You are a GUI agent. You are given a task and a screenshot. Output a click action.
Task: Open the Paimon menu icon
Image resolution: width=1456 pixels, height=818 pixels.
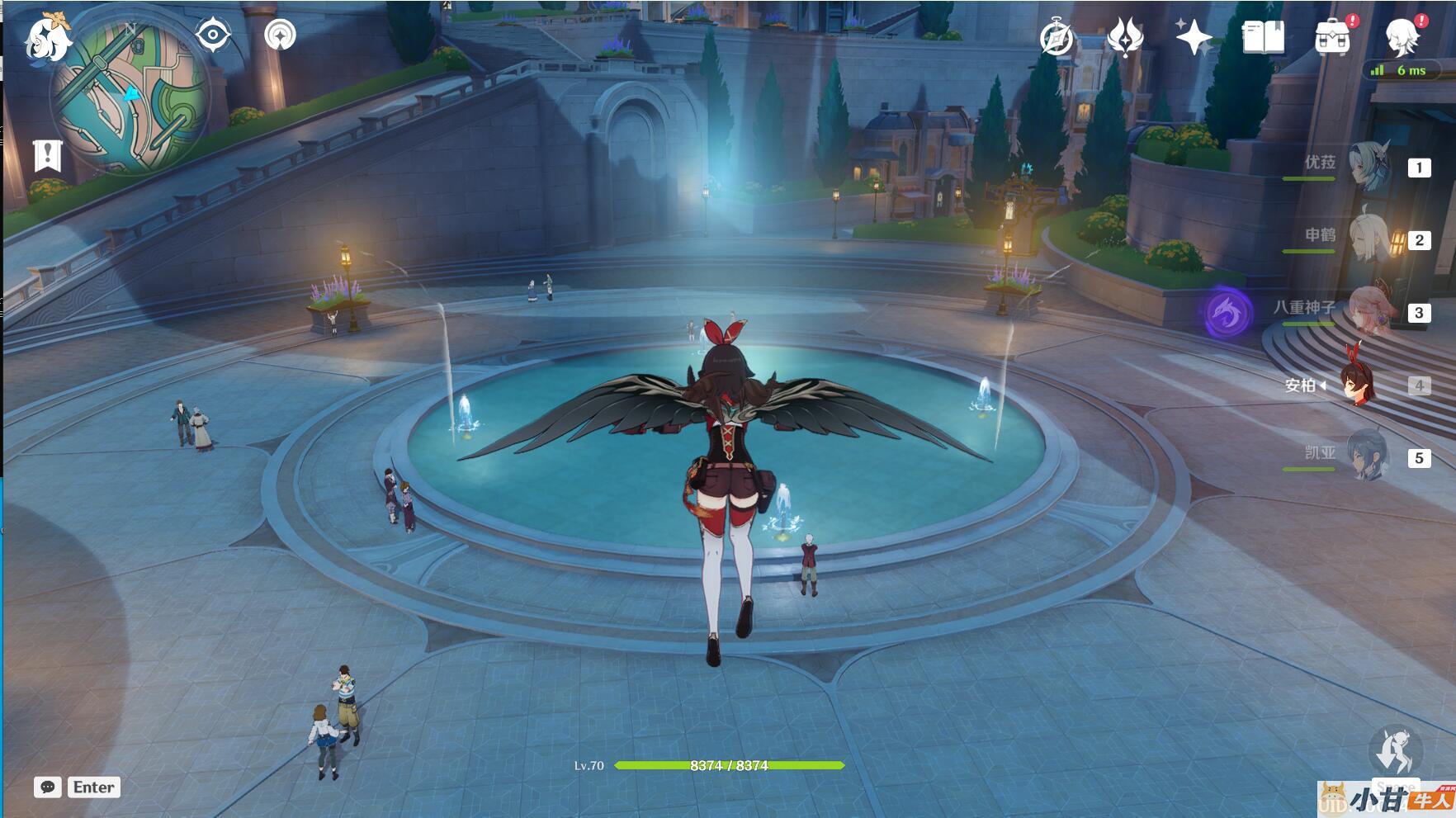click(x=45, y=38)
